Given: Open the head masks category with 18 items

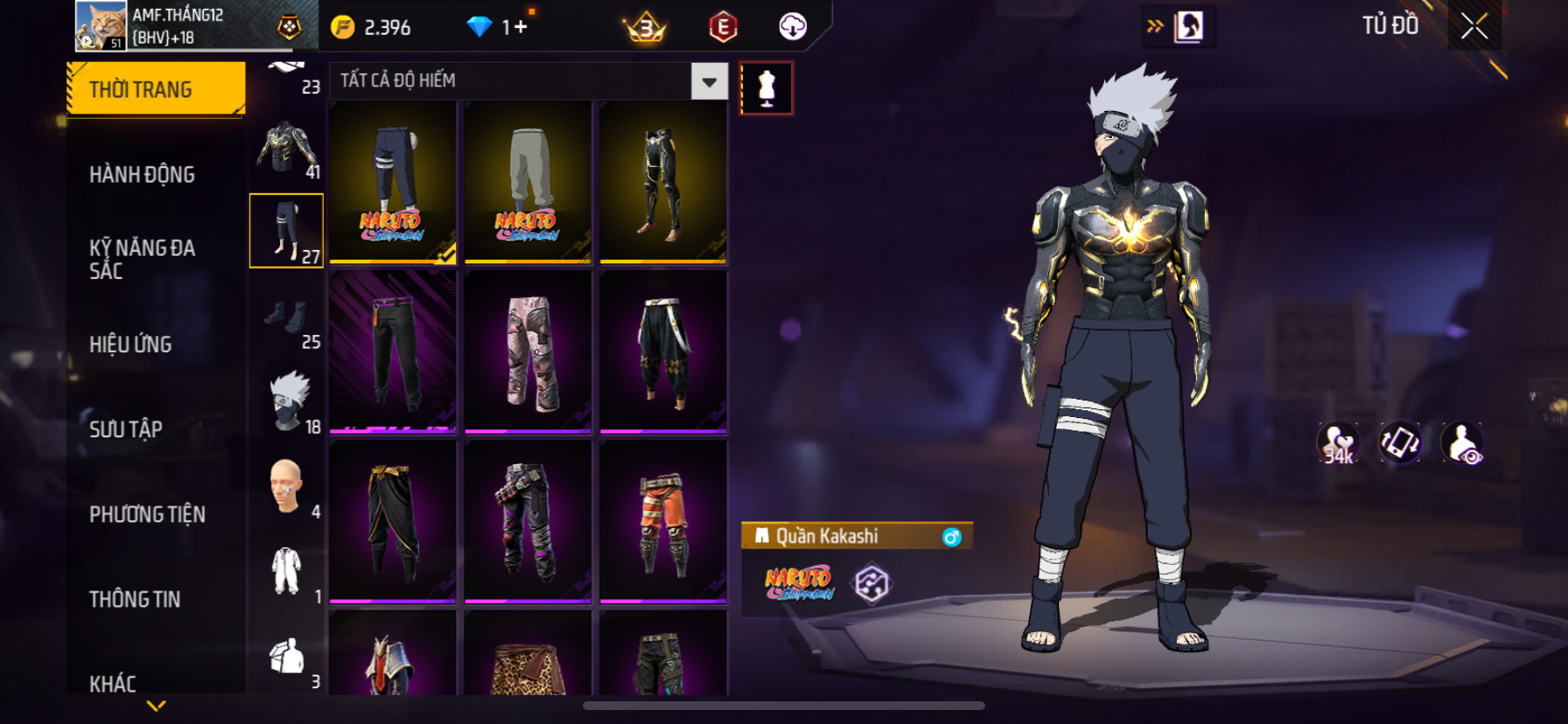Looking at the screenshot, I should click(x=287, y=402).
